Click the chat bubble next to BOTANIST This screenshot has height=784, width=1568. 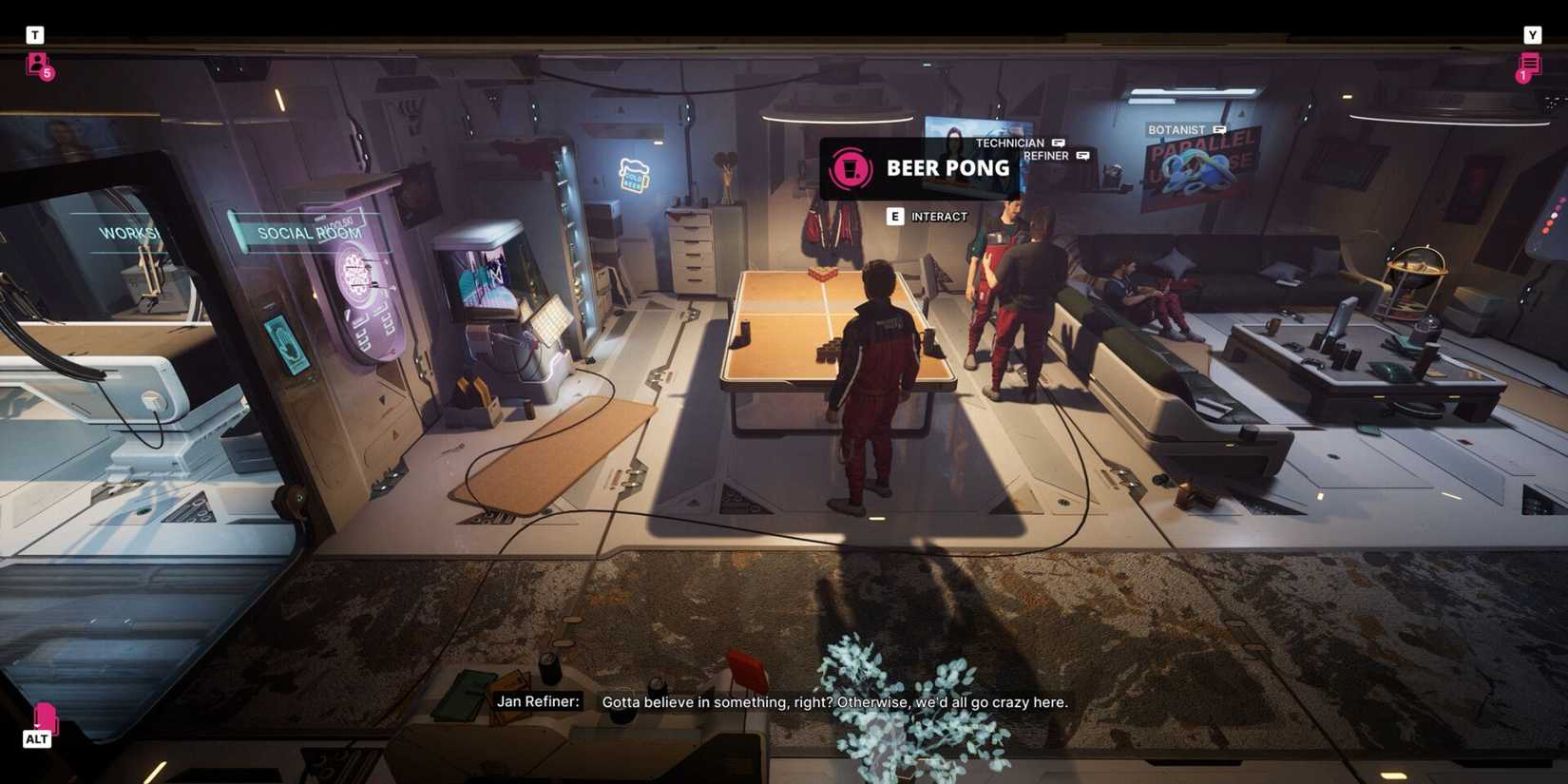[x=1219, y=128]
